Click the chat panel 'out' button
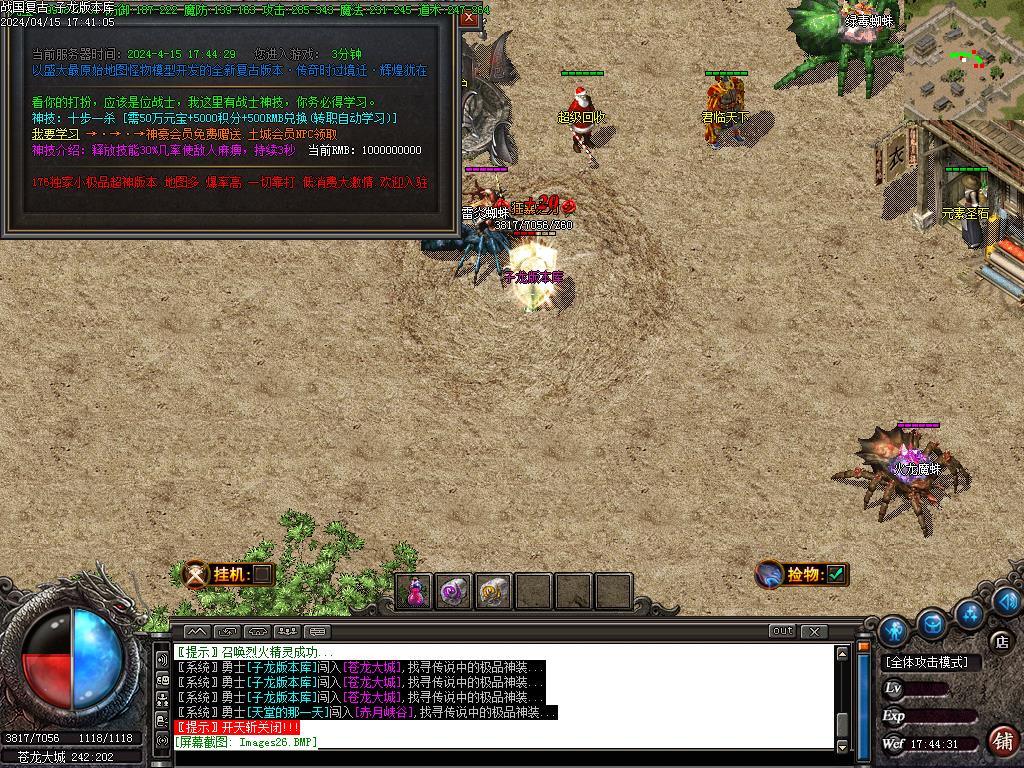Screen dimensions: 1024x768 (782, 631)
